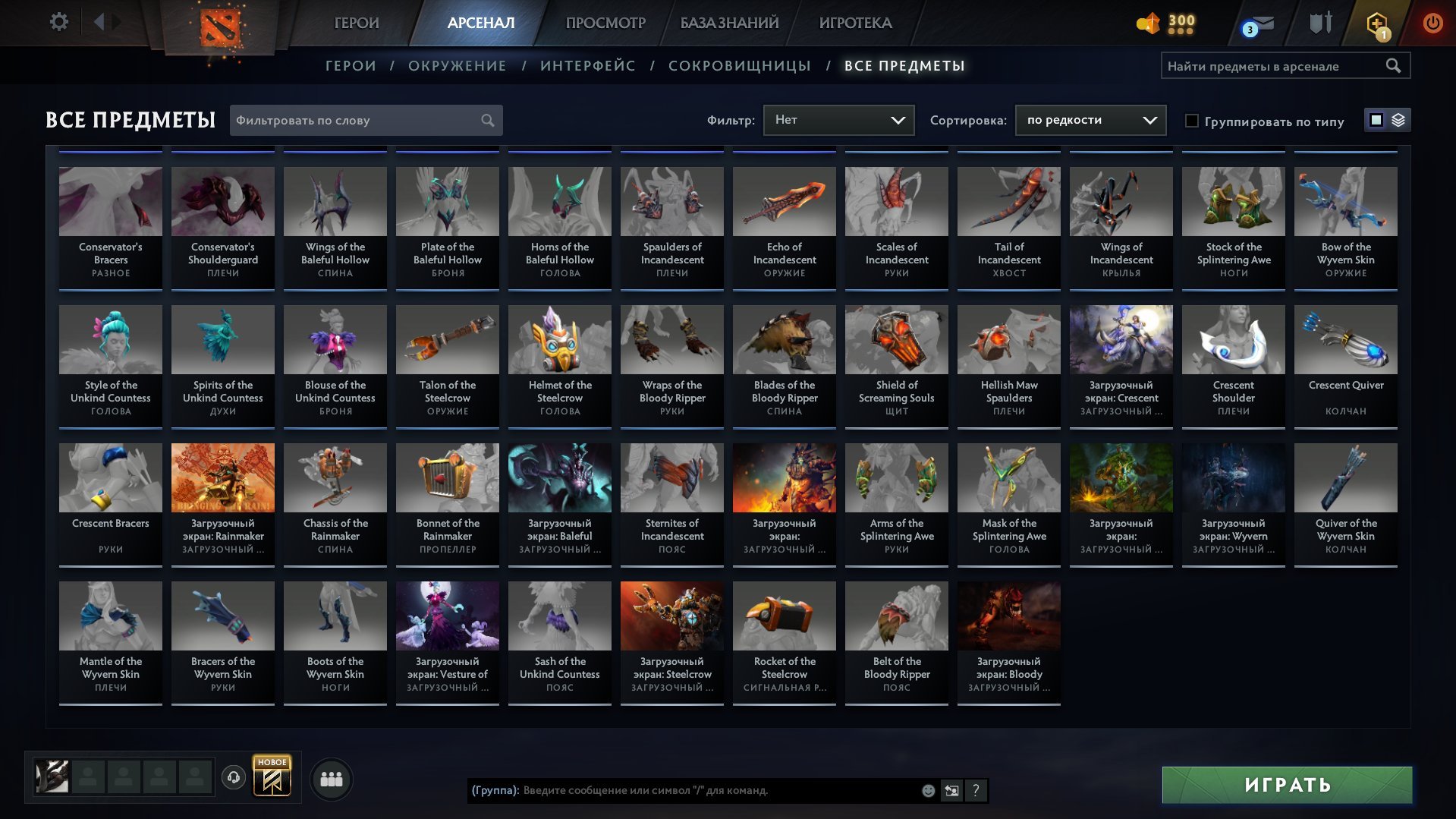Open the Фильтр dropdown showing Нет
Viewport: 1456px width, 819px height.
(838, 119)
